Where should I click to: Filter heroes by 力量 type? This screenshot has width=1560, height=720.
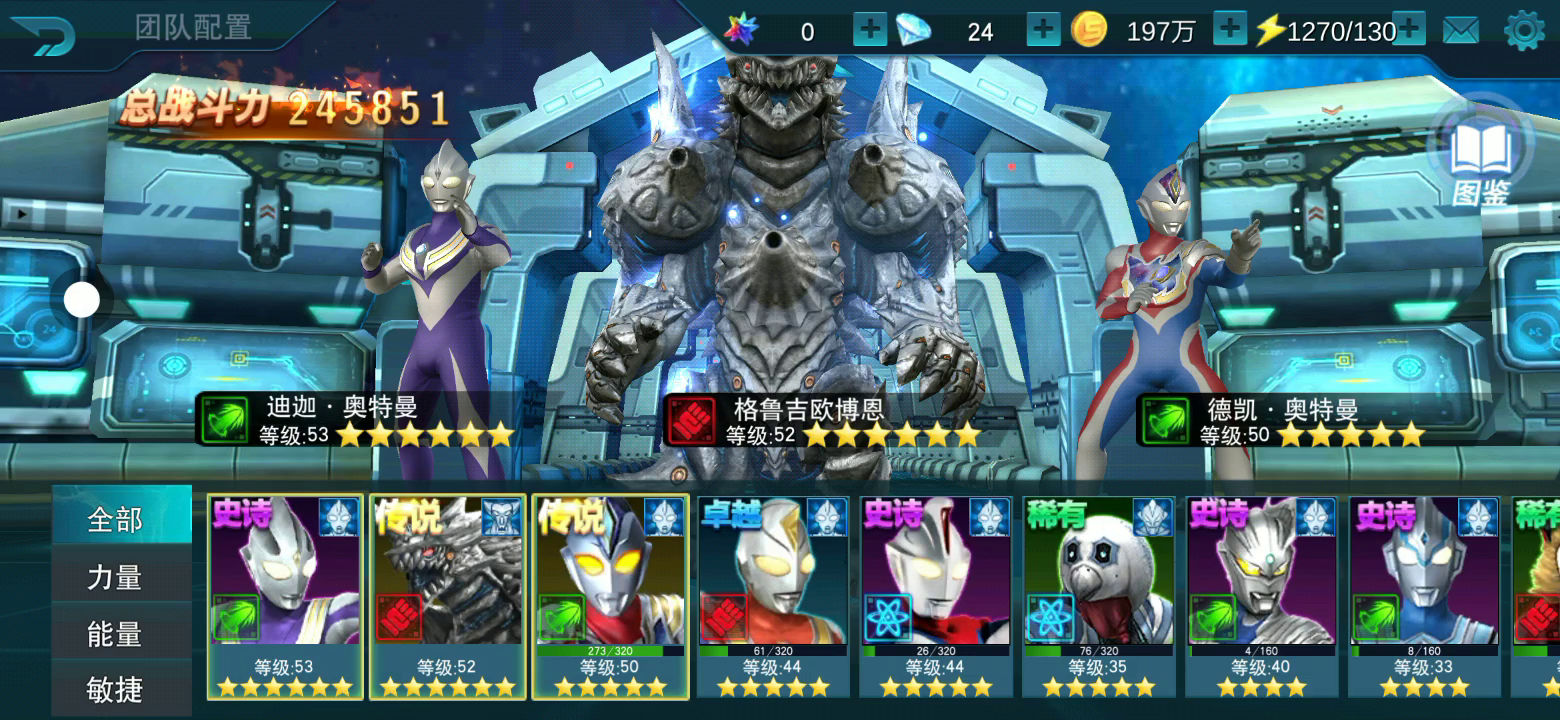coord(116,577)
